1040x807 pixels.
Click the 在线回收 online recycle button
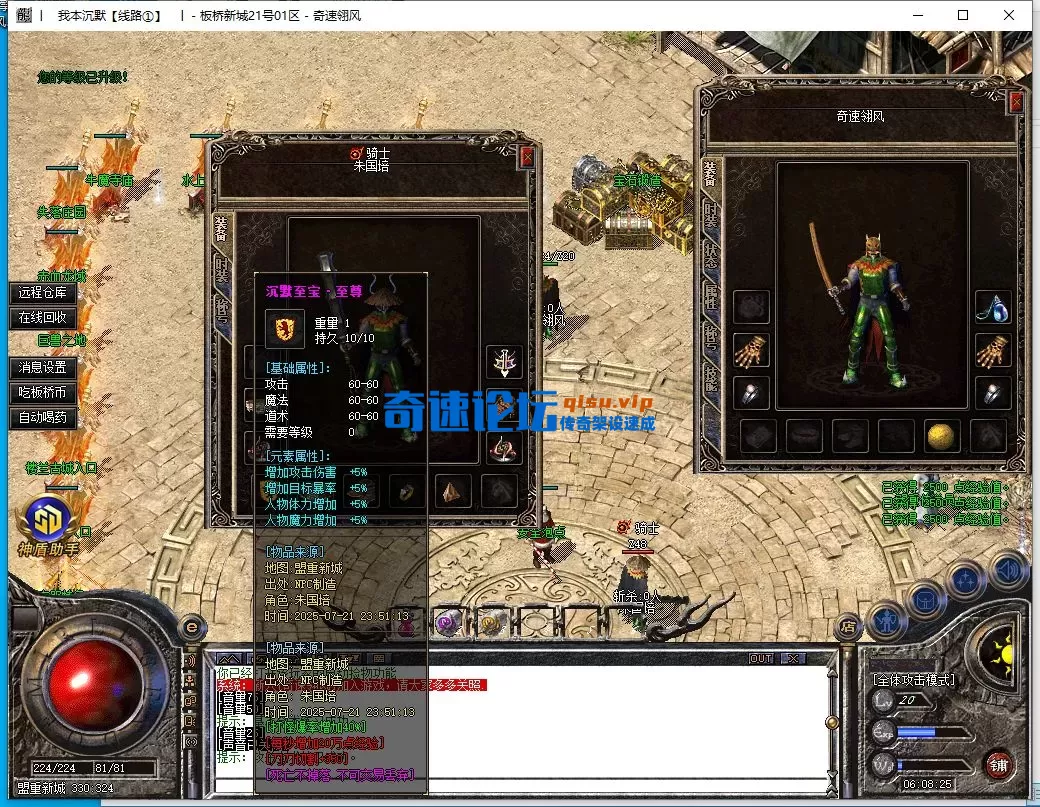pyautogui.click(x=42, y=318)
